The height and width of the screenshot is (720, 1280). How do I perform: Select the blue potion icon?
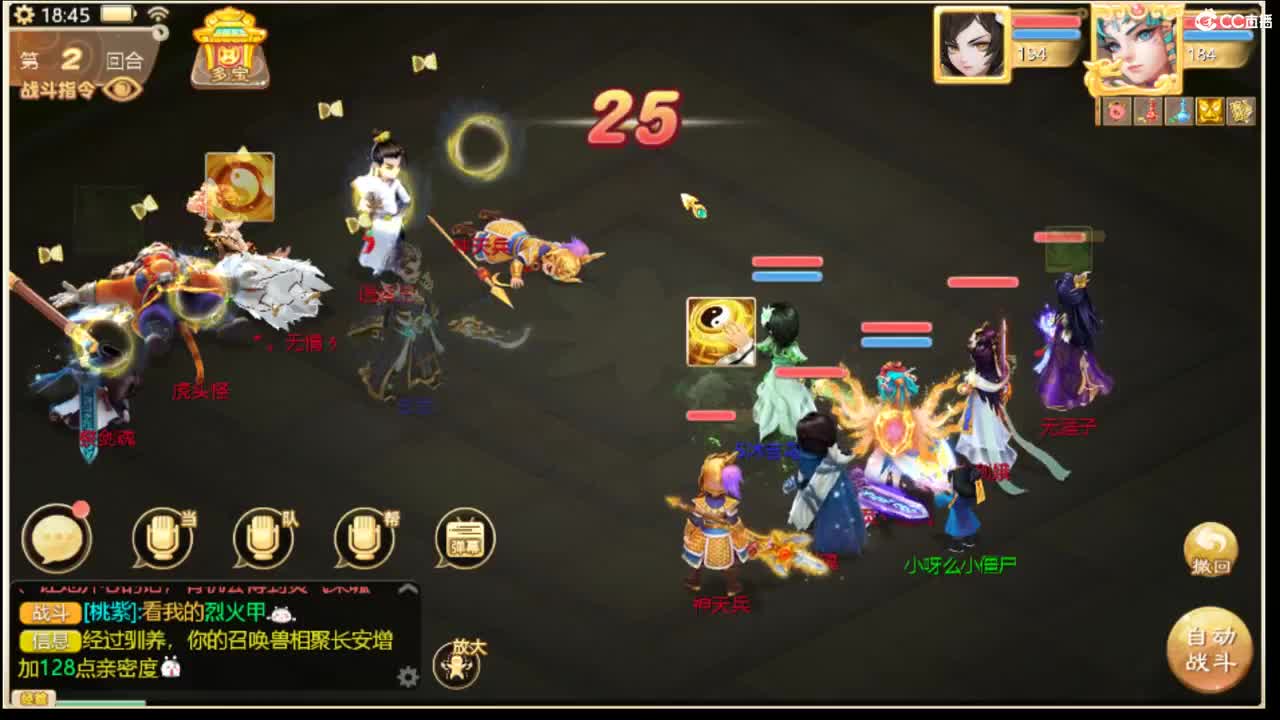1182,110
